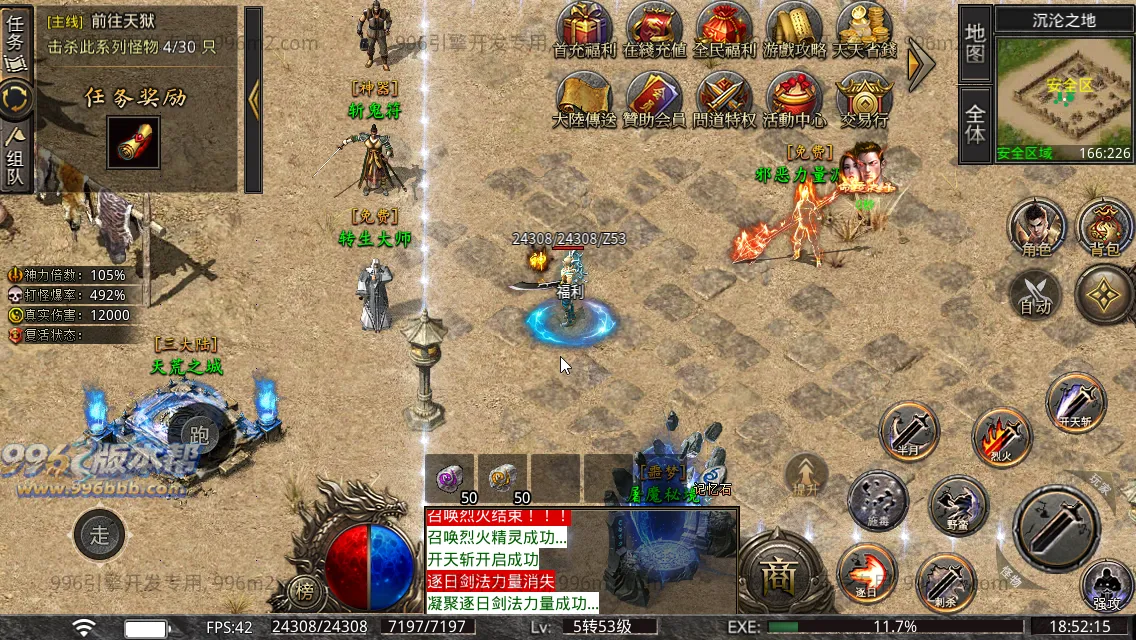Open the 背包 backpack
Viewport: 1136px width, 640px height.
(x=1105, y=228)
